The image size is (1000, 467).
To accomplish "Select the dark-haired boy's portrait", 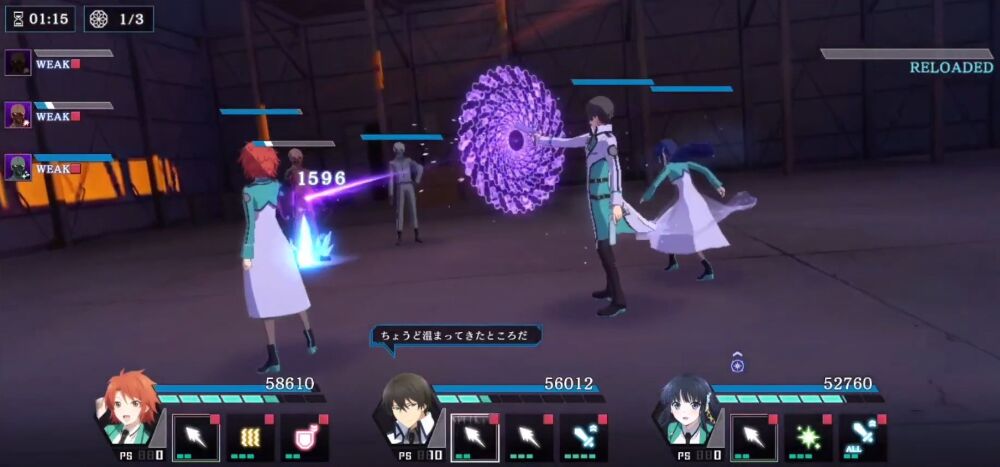I will [409, 408].
